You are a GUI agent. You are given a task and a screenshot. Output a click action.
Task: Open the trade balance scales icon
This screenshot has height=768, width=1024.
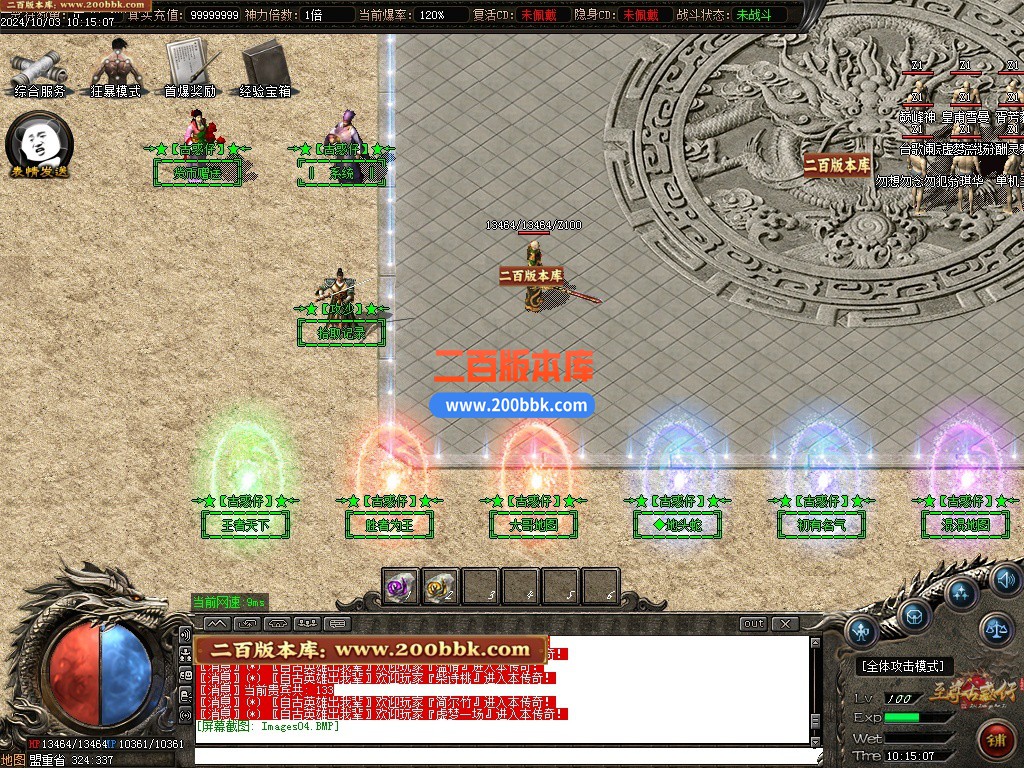pos(995,629)
